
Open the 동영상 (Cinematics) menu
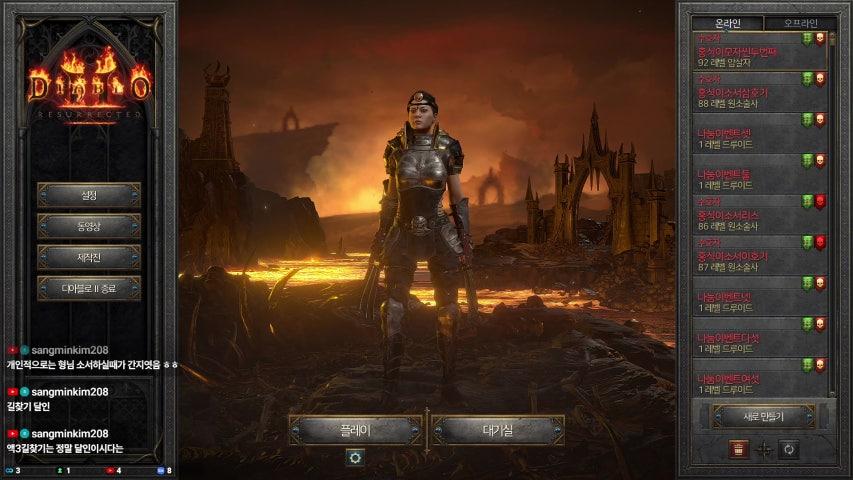pyautogui.click(x=89, y=226)
